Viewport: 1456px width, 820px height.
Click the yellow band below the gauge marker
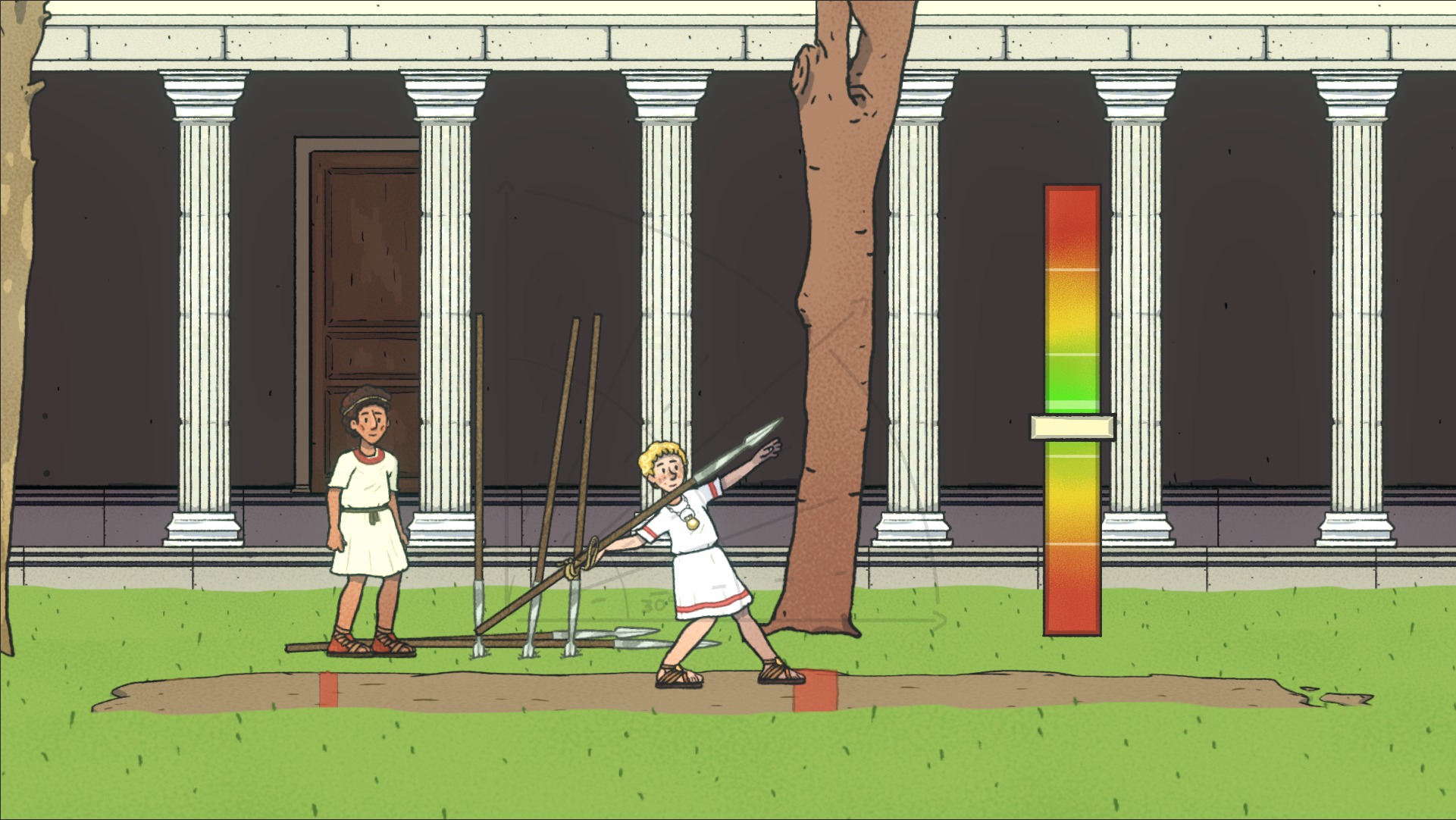[x=1070, y=500]
